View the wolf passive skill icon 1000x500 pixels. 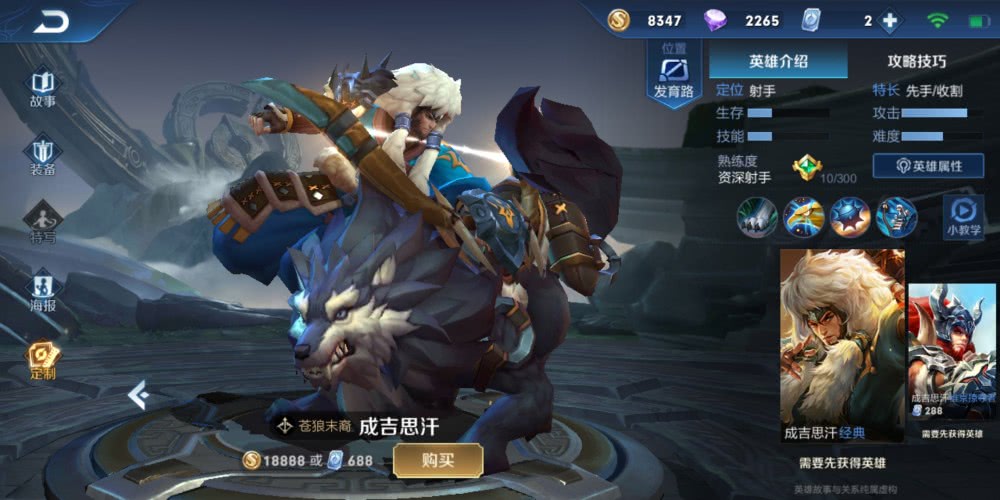757,217
